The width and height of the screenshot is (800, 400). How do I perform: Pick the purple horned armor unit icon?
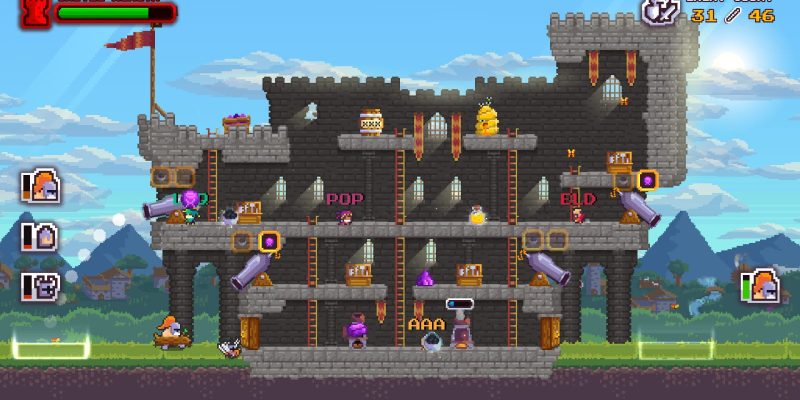43,286
